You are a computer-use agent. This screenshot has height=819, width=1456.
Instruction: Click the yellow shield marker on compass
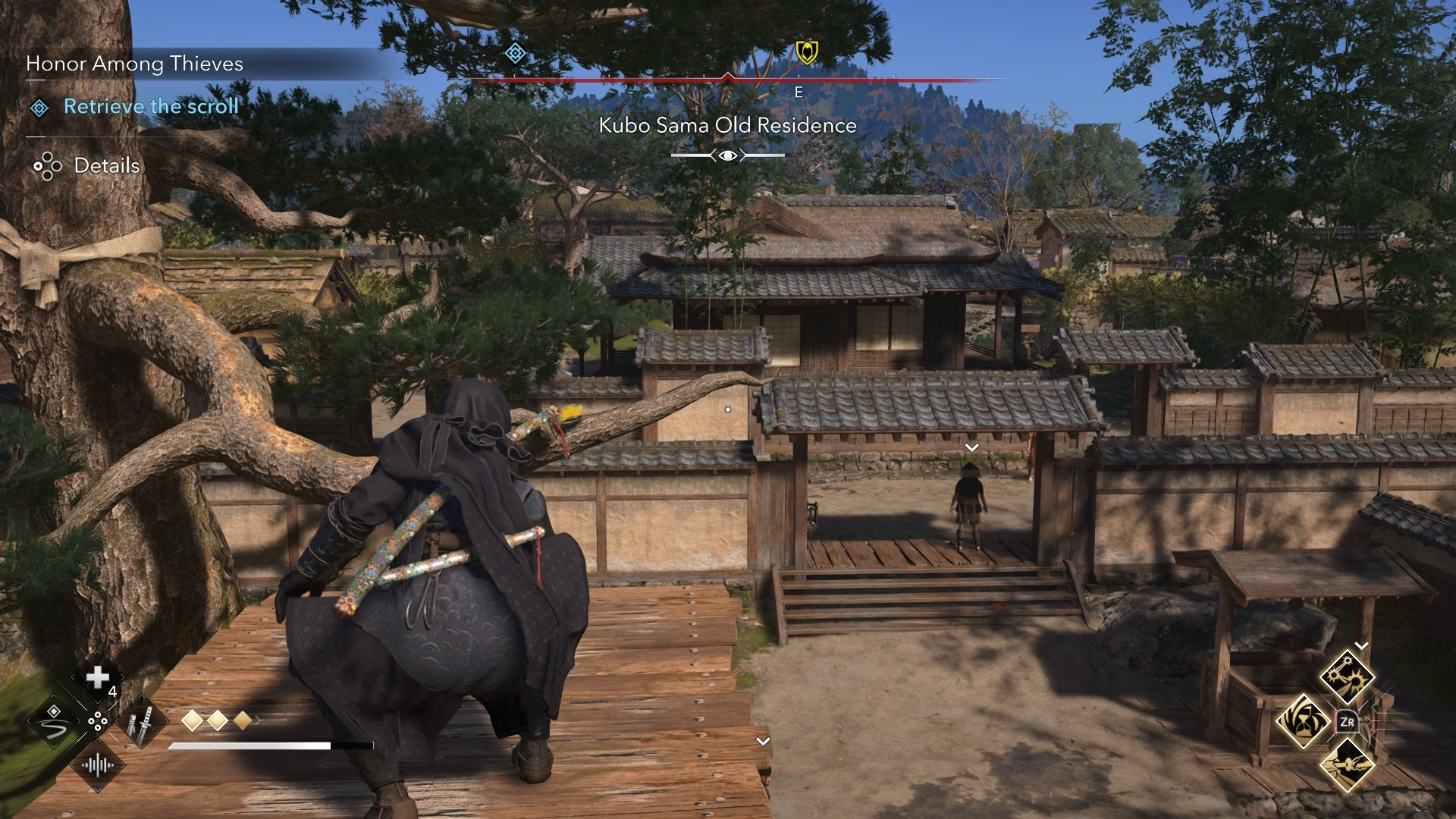coord(806,52)
